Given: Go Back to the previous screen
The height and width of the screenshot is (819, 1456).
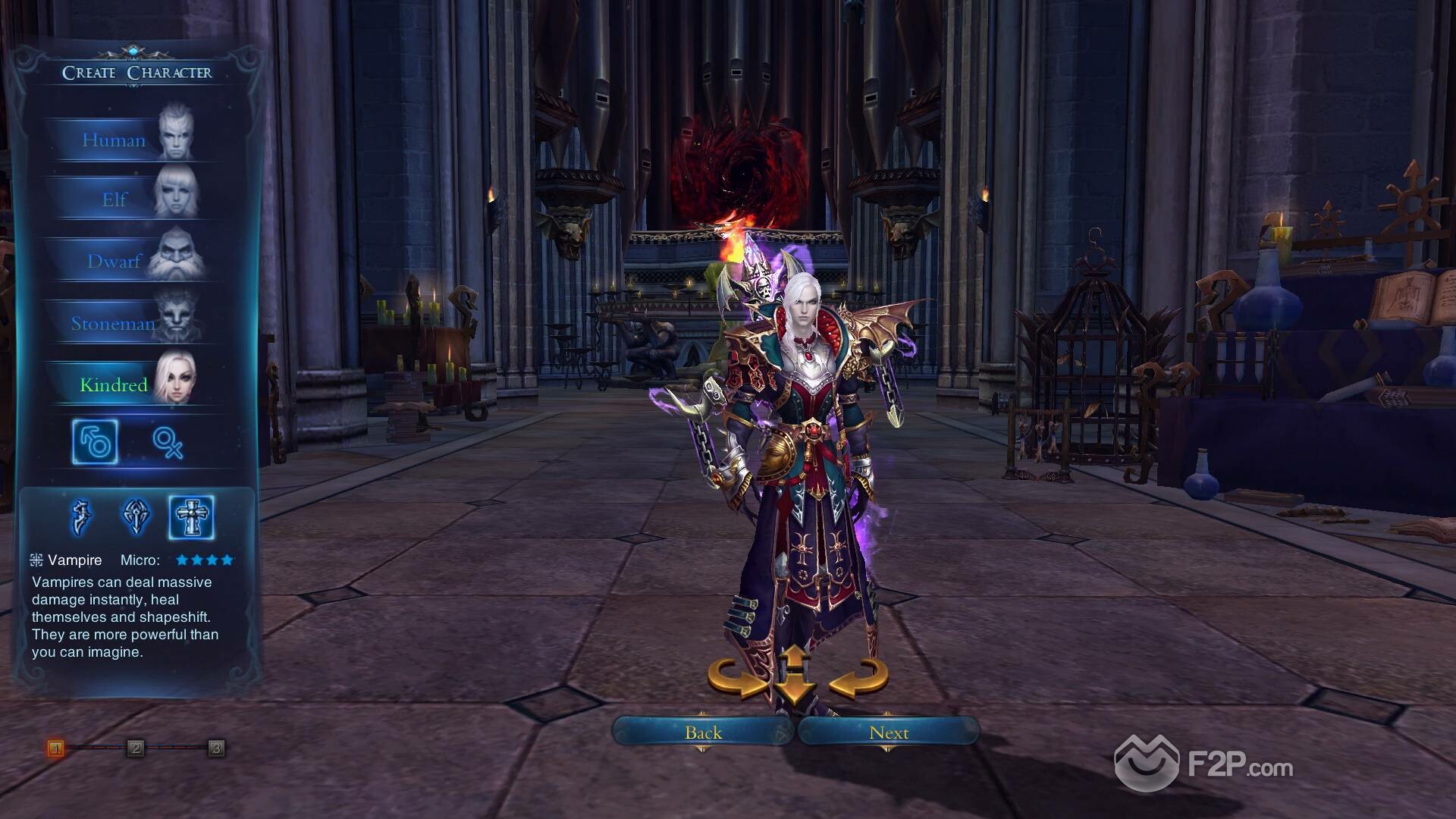Looking at the screenshot, I should click(703, 733).
